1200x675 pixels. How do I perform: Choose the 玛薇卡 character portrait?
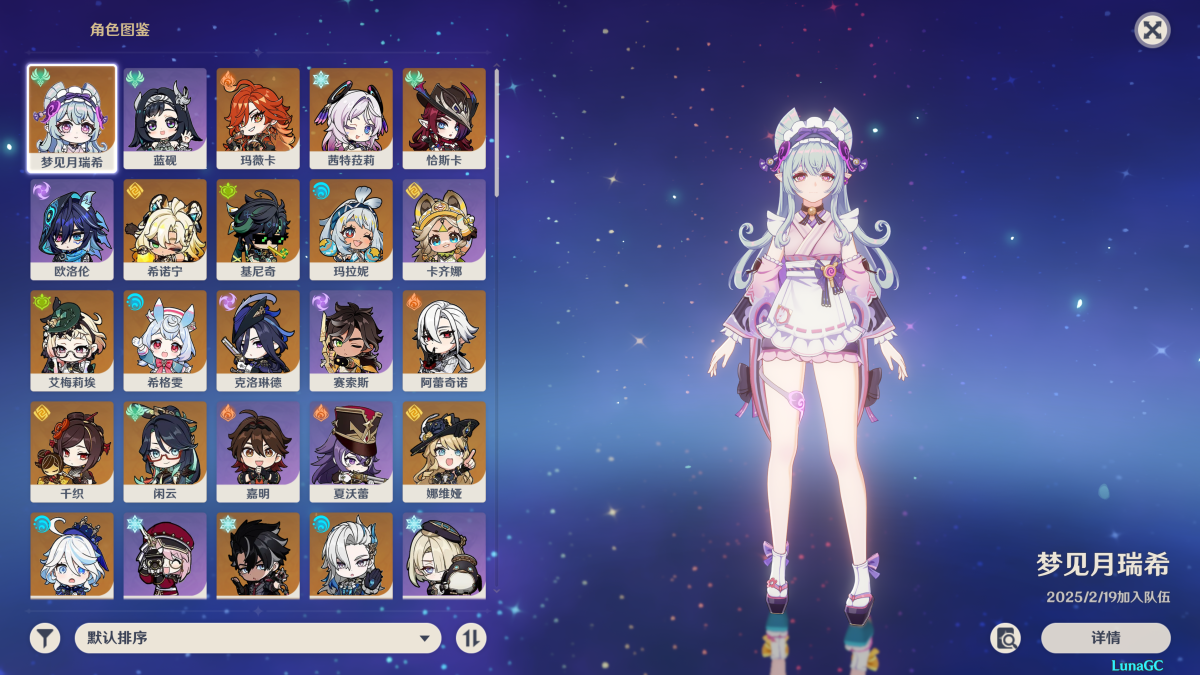point(258,117)
